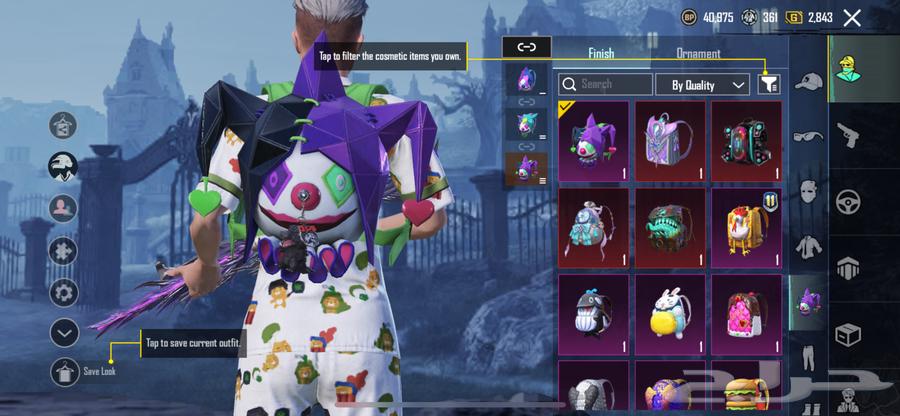
Task: Select the chicken backpack skin
Action: pos(746,227)
